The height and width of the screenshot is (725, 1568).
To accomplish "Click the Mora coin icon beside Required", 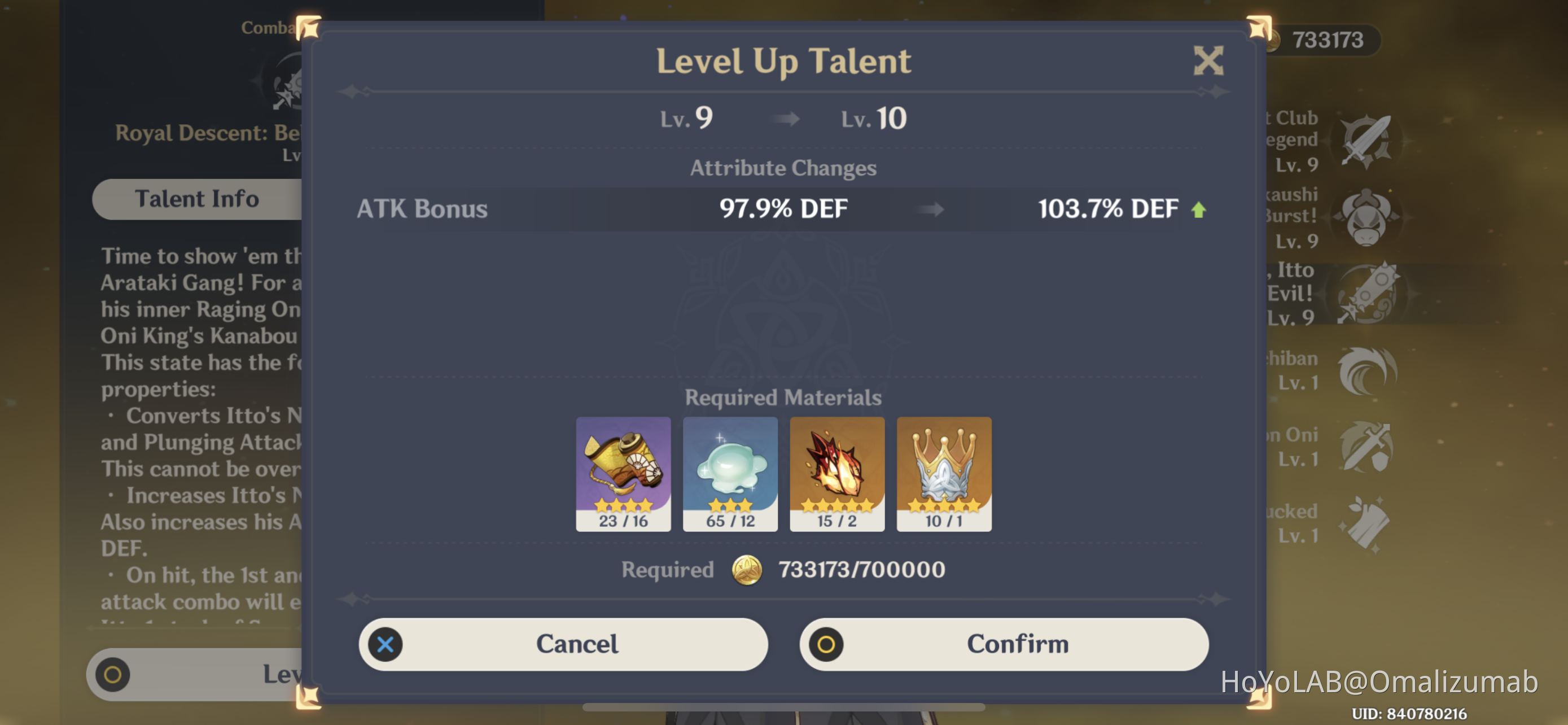I will [747, 570].
